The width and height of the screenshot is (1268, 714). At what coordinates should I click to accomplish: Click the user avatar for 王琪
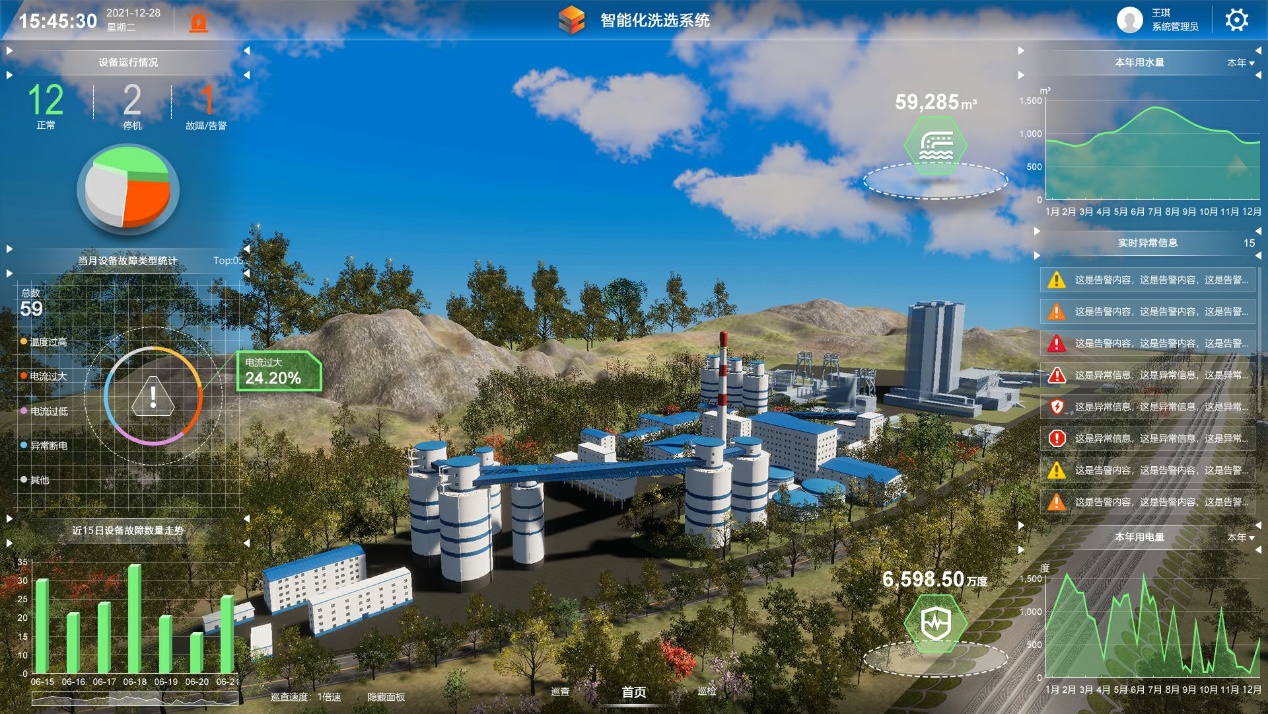[x=1130, y=20]
